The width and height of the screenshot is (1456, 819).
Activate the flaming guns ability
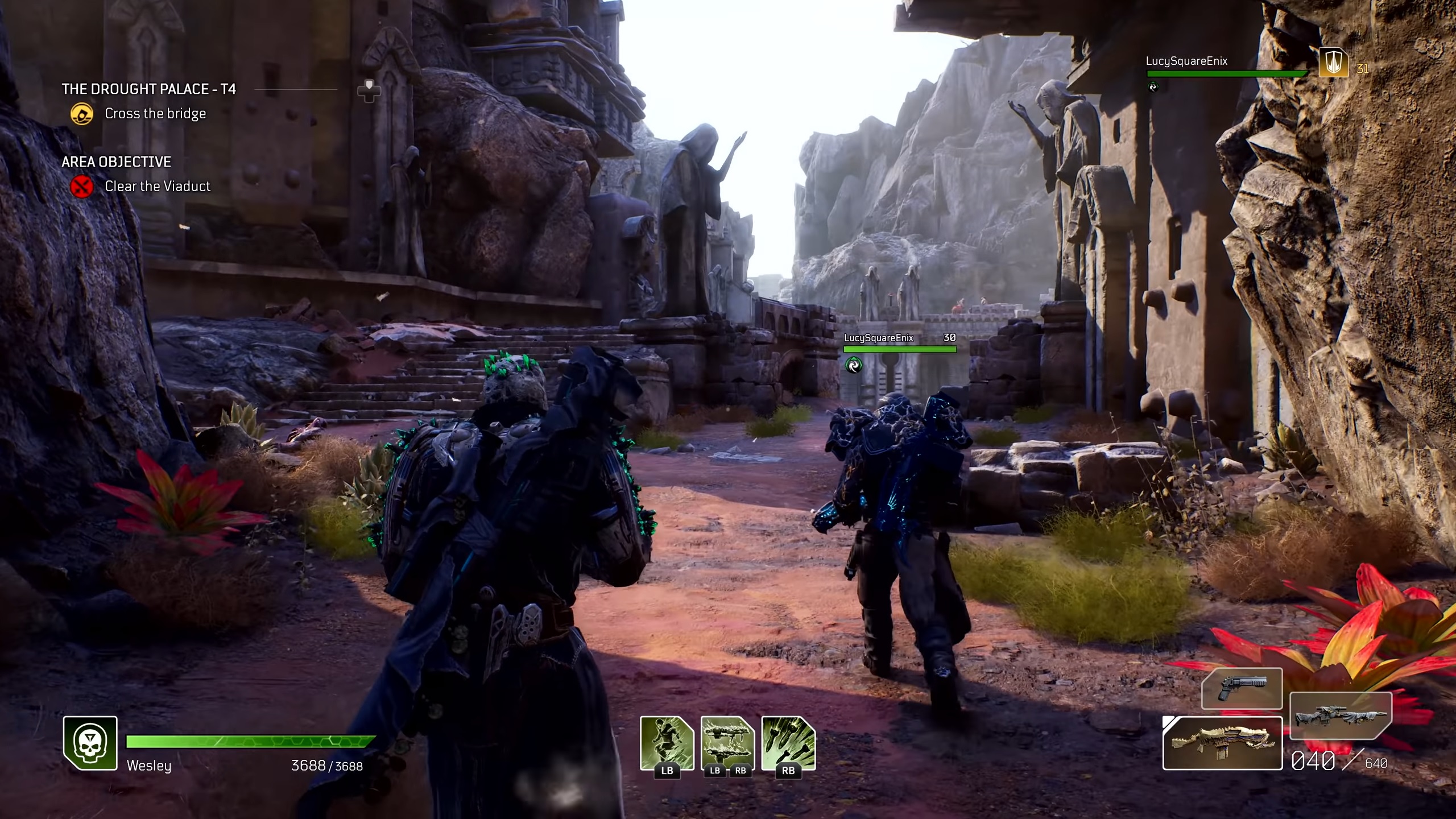click(727, 743)
